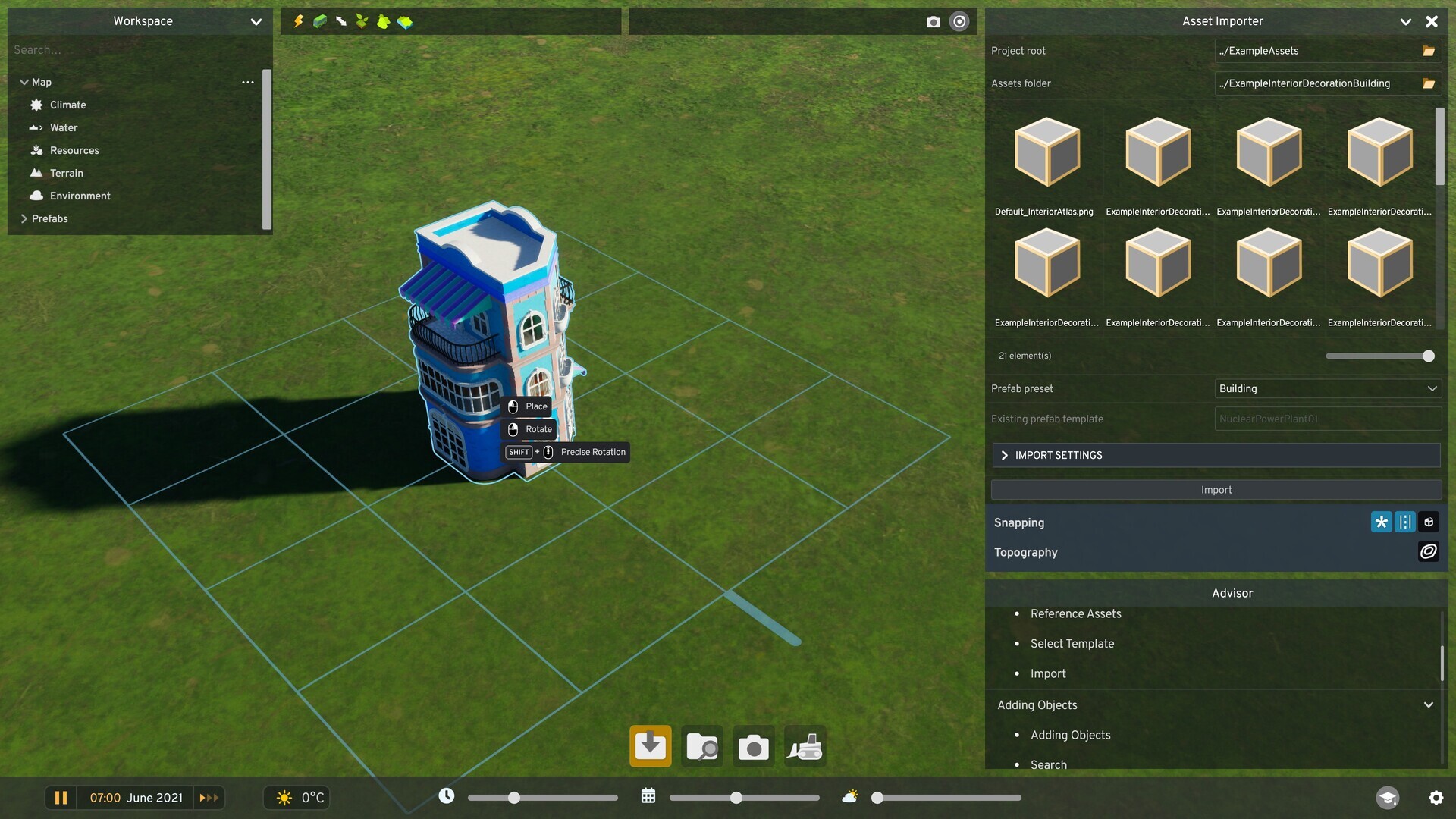Toggle the asterisk snapping option
This screenshot has width=1456, height=819.
pos(1381,522)
